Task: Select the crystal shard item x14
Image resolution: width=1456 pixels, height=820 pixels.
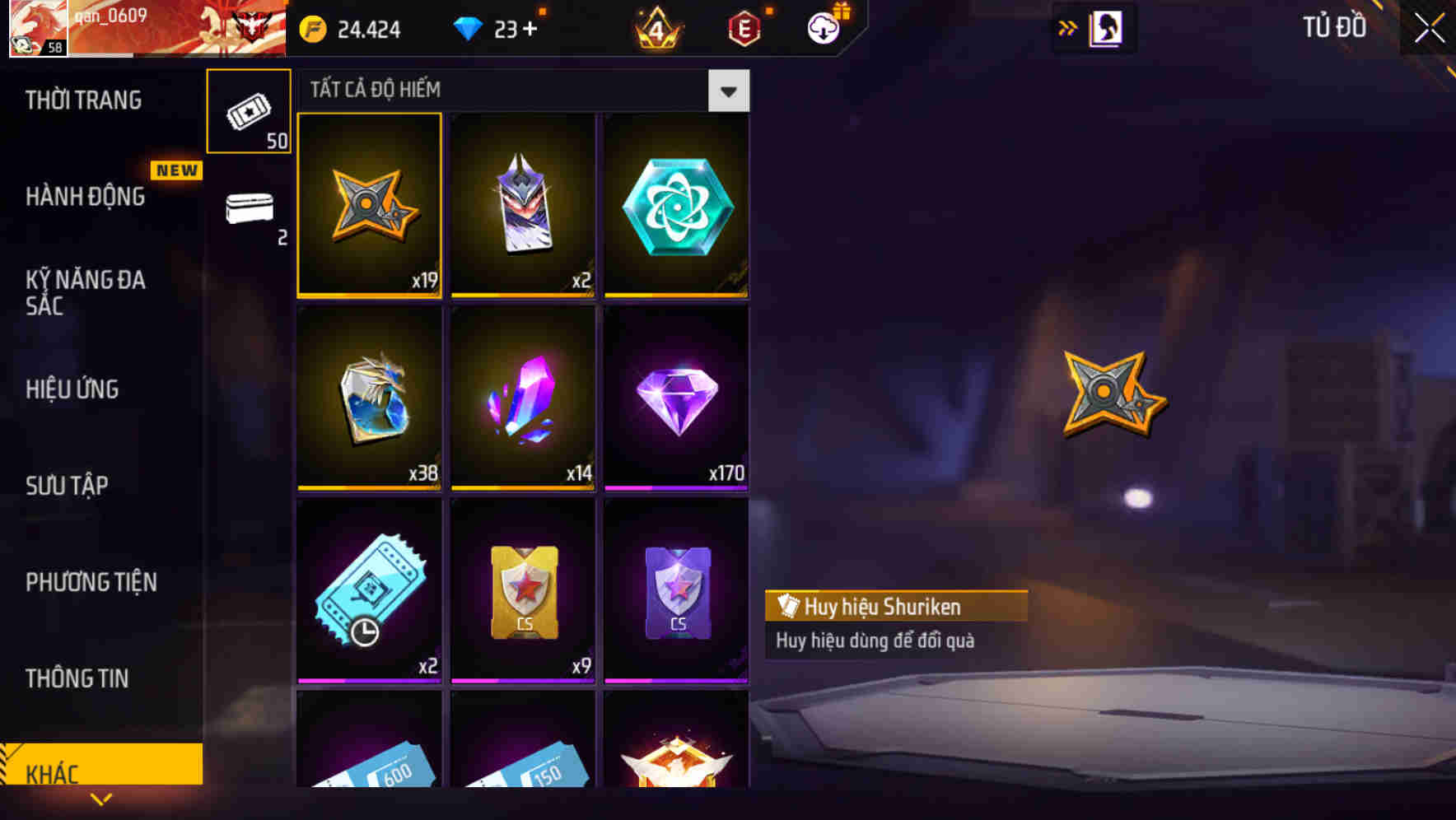Action: [x=522, y=397]
